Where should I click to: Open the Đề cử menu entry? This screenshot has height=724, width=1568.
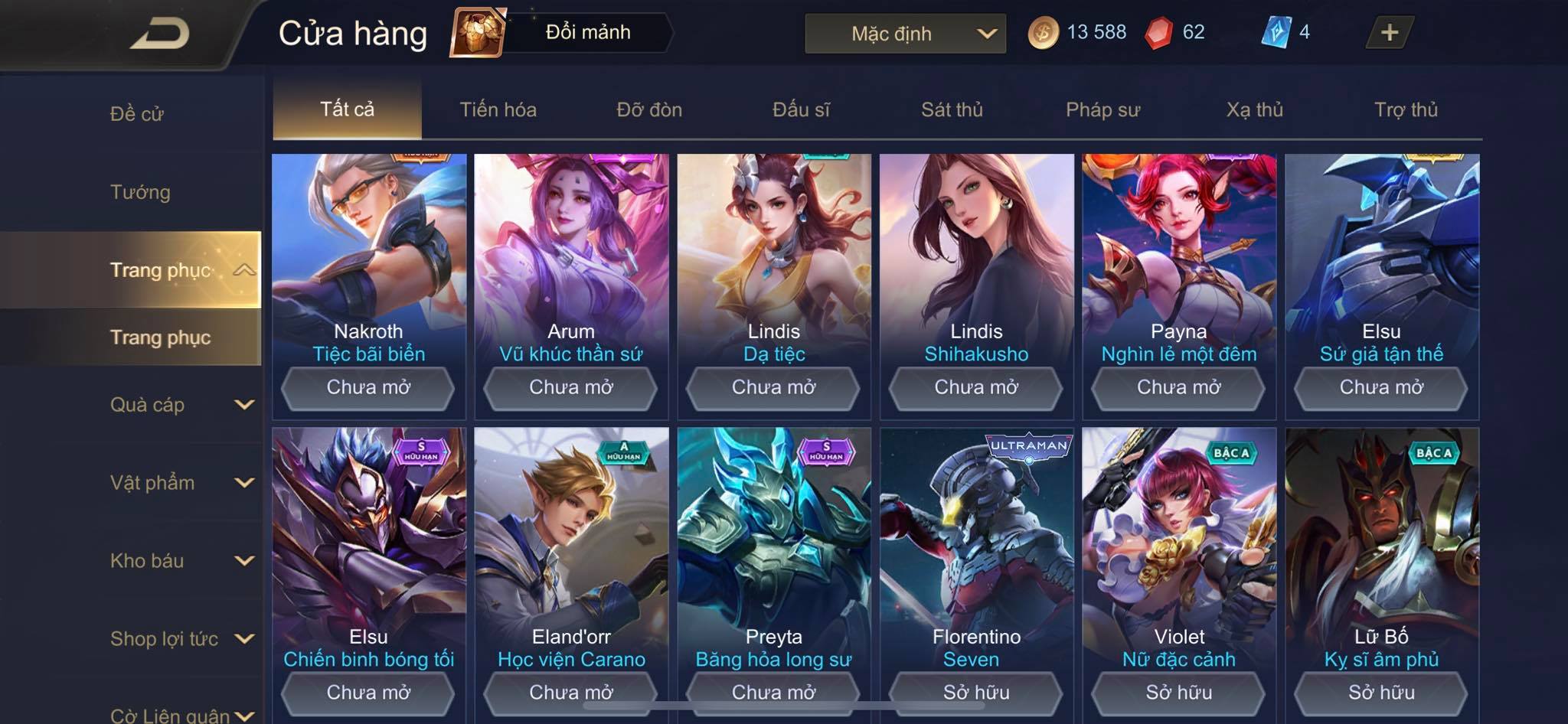point(137,114)
